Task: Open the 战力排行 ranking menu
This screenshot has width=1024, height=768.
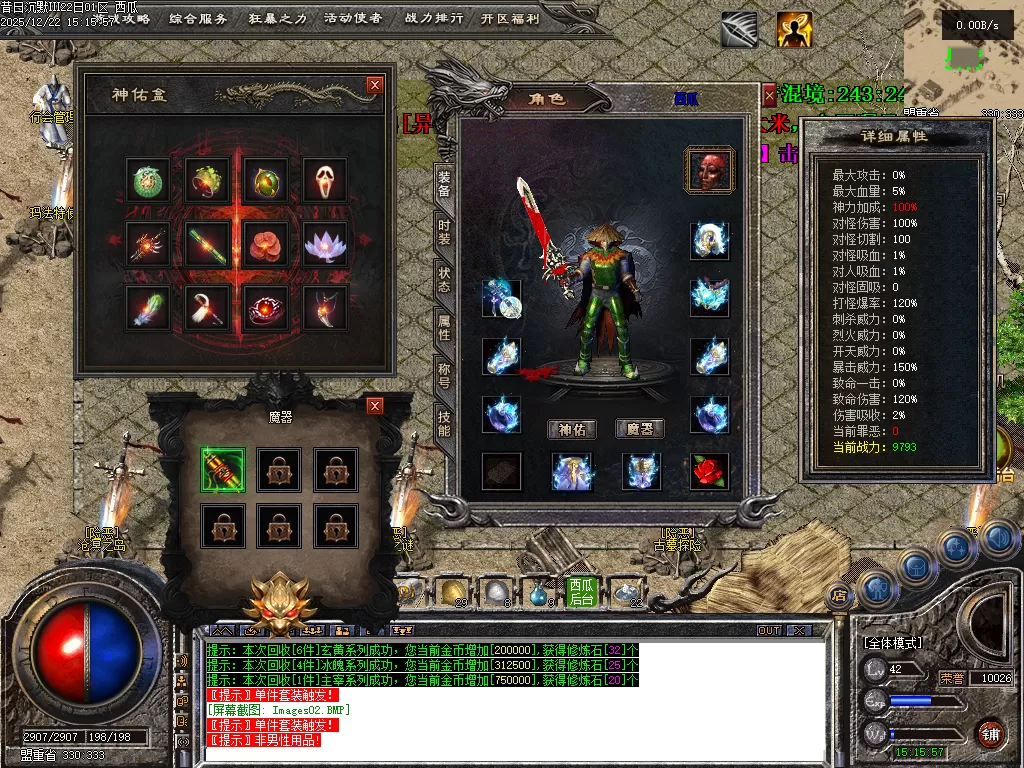Action: pos(434,18)
